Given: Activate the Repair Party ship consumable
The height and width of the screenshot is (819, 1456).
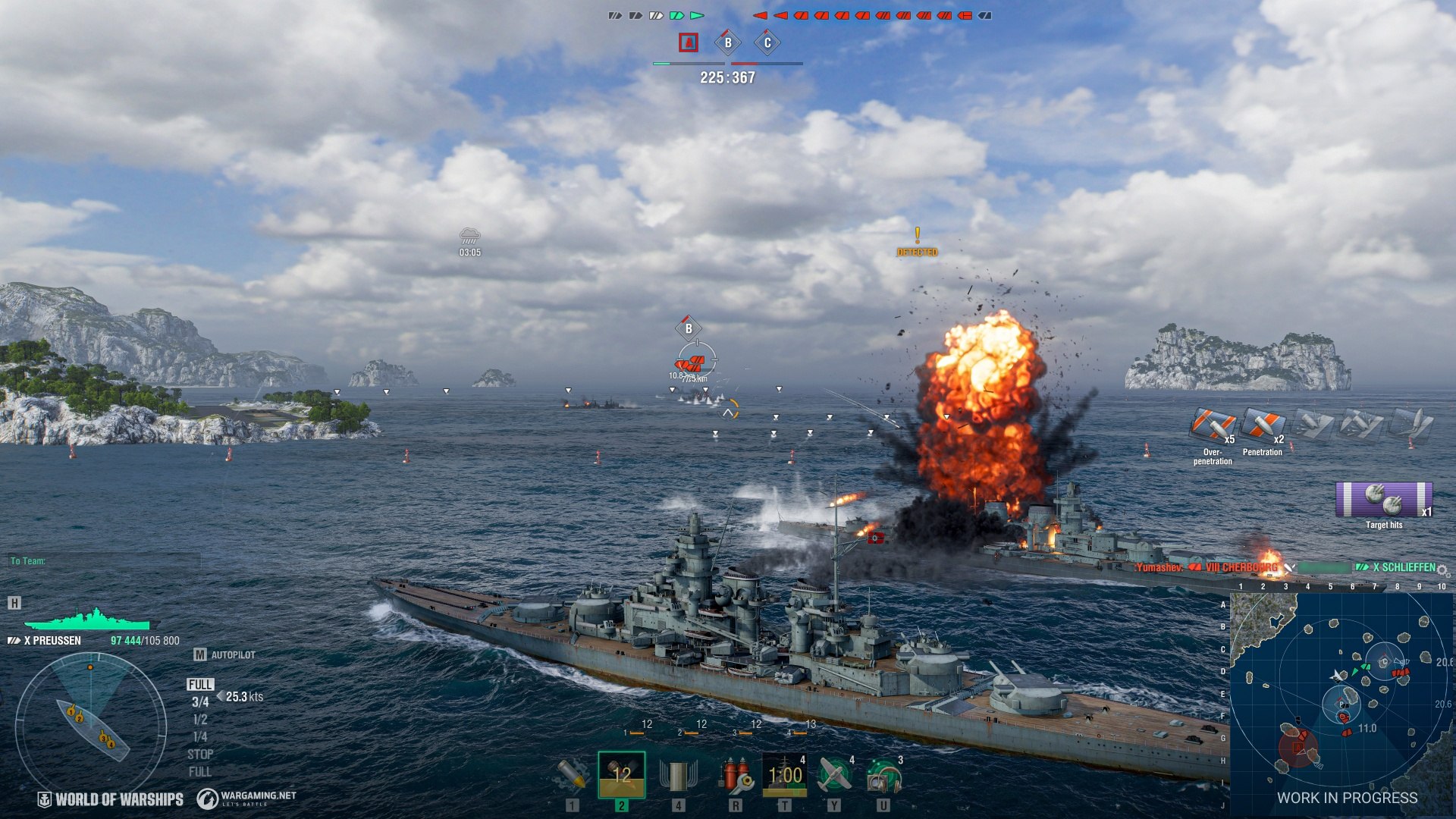Looking at the screenshot, I should click(784, 775).
